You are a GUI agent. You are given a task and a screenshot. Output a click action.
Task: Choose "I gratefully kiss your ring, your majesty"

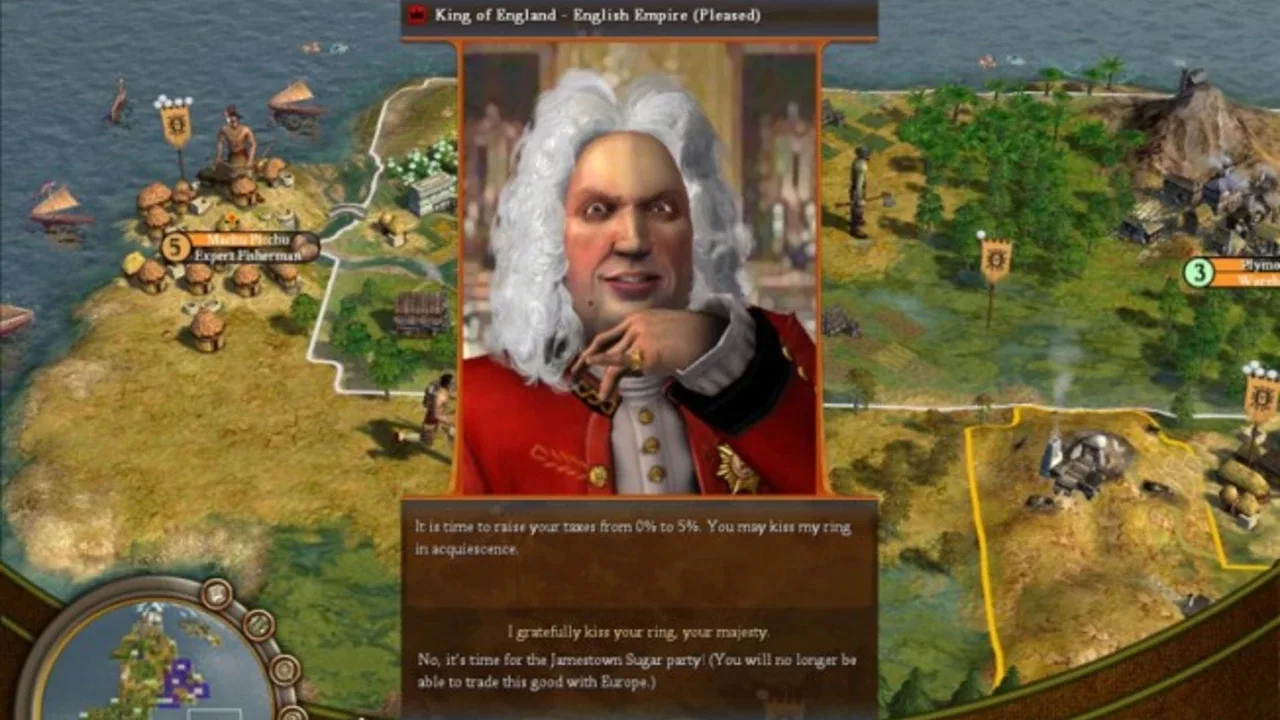coord(637,630)
